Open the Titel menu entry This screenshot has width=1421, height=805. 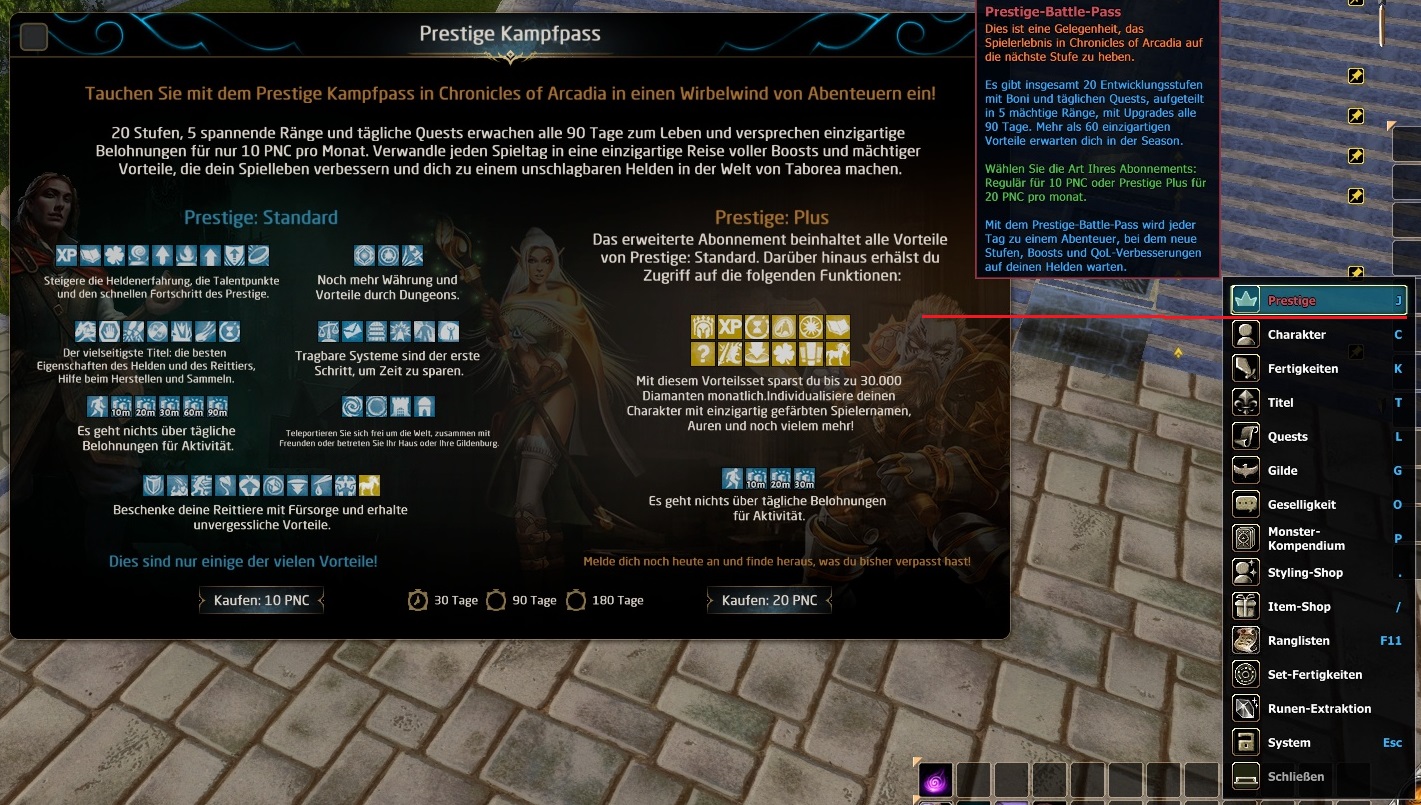1318,402
